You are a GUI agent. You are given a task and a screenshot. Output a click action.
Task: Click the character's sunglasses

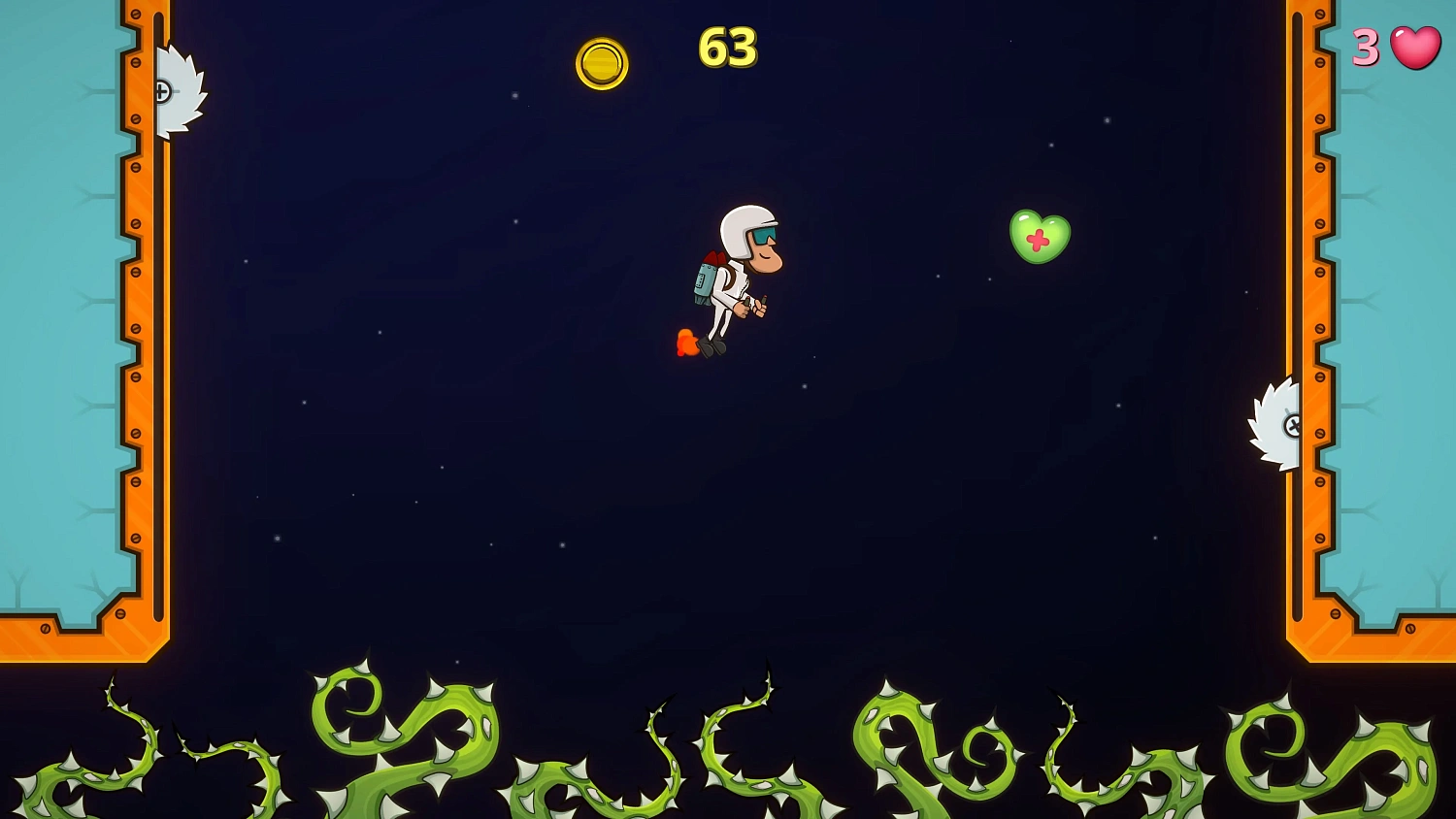click(x=763, y=235)
